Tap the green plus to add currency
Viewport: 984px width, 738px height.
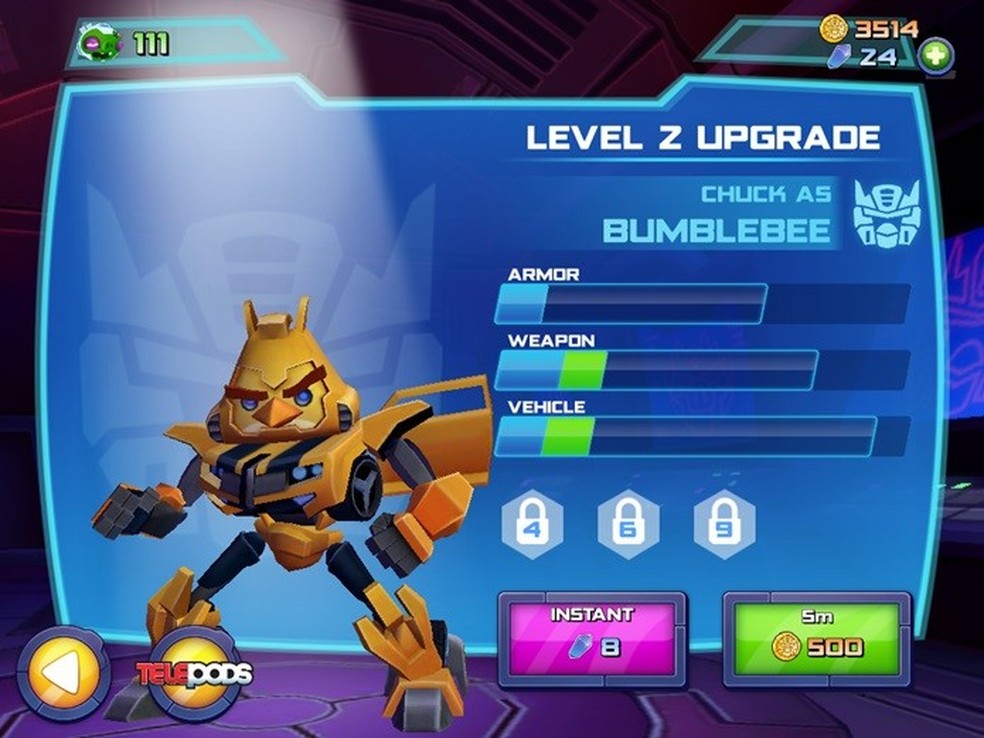pos(935,55)
